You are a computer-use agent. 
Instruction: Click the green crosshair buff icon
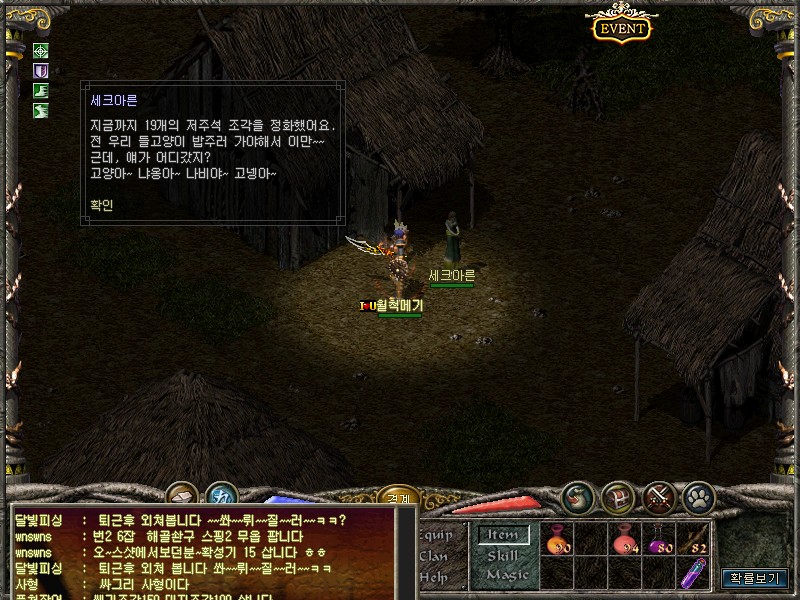click(x=41, y=51)
